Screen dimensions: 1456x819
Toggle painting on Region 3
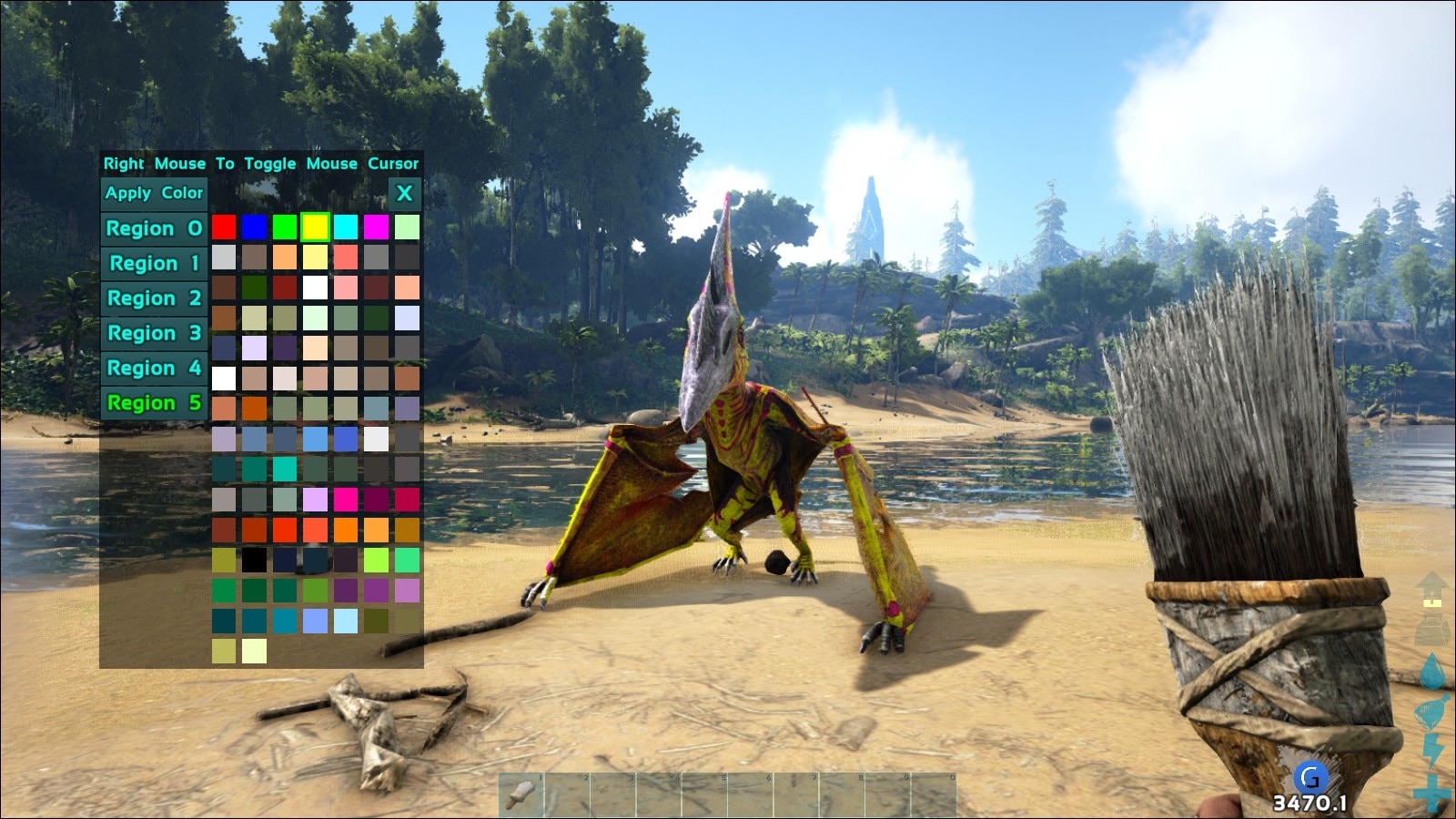click(152, 333)
